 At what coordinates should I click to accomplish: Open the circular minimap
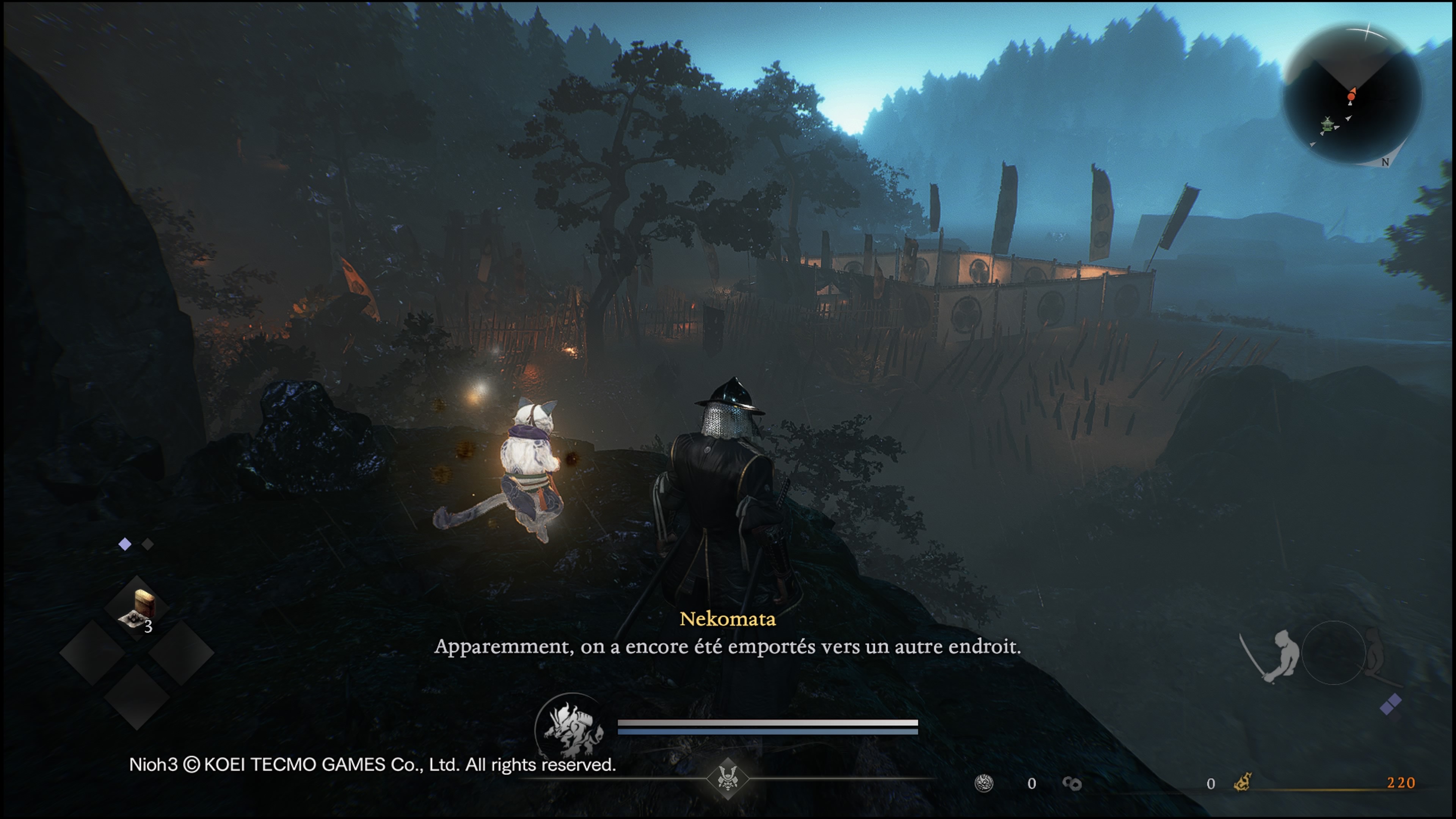coord(1352,95)
